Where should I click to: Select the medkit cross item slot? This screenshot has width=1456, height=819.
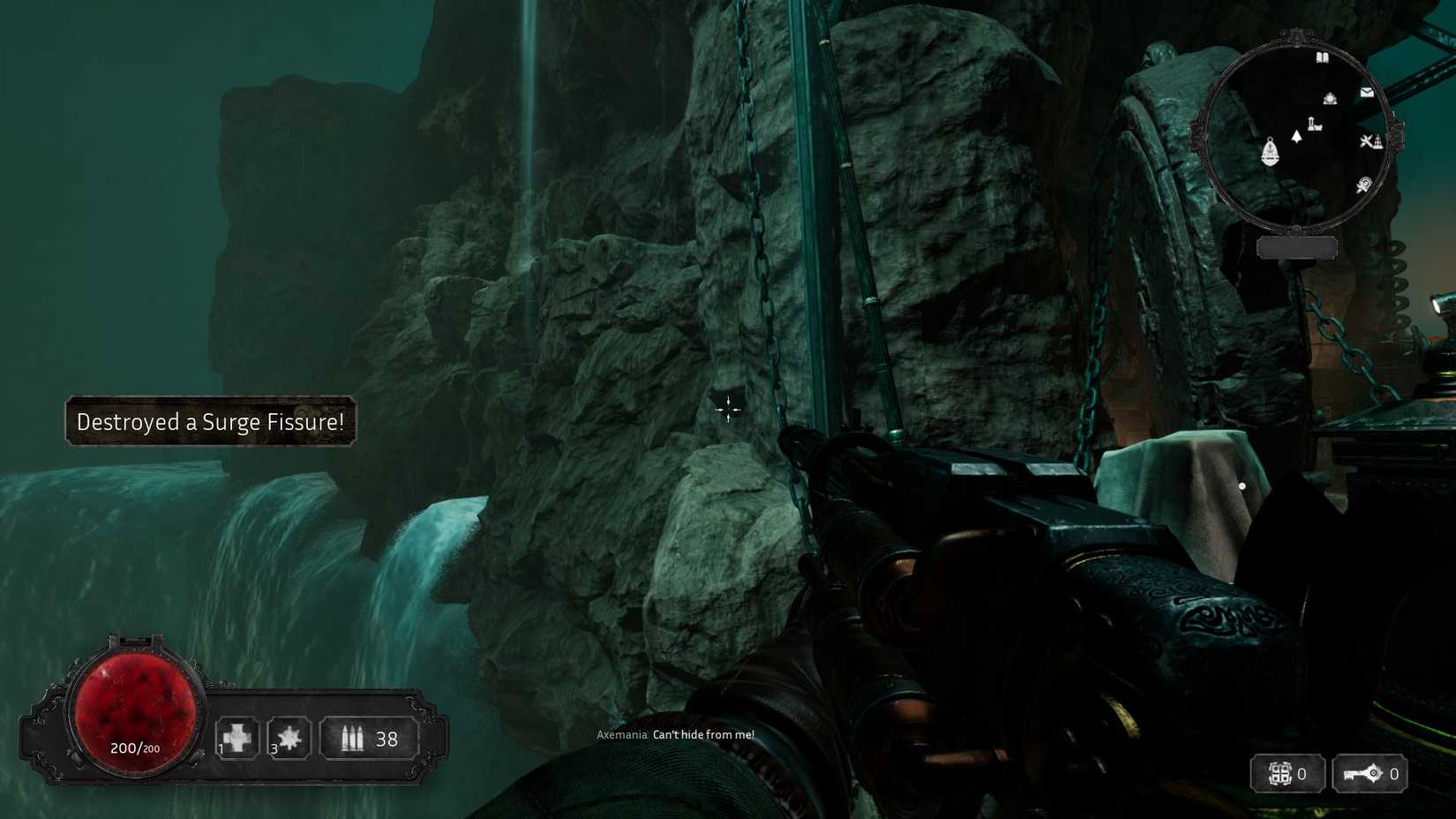[237, 738]
